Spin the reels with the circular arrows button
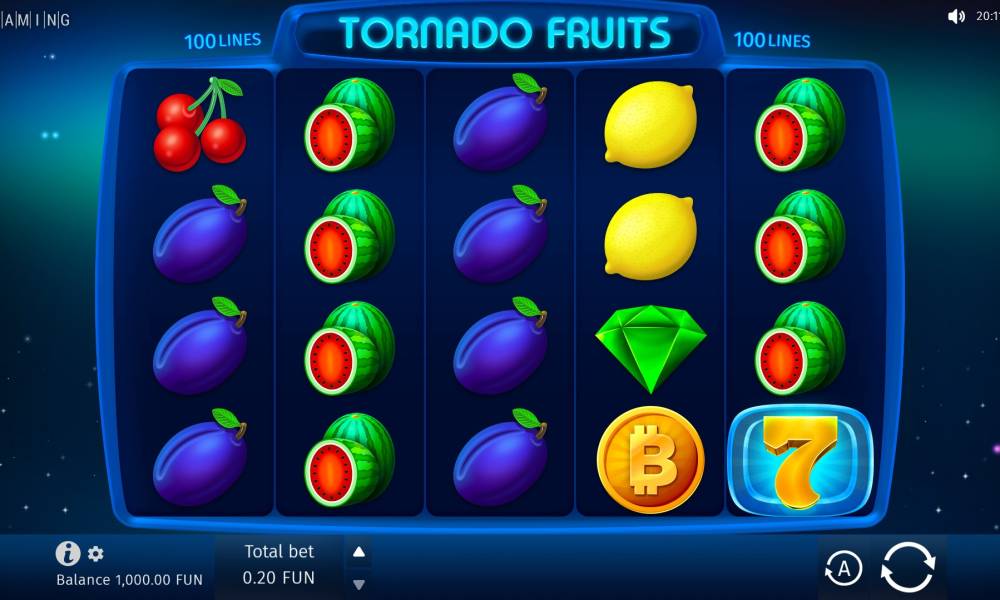Screen dimensions: 1000x600 [907, 569]
